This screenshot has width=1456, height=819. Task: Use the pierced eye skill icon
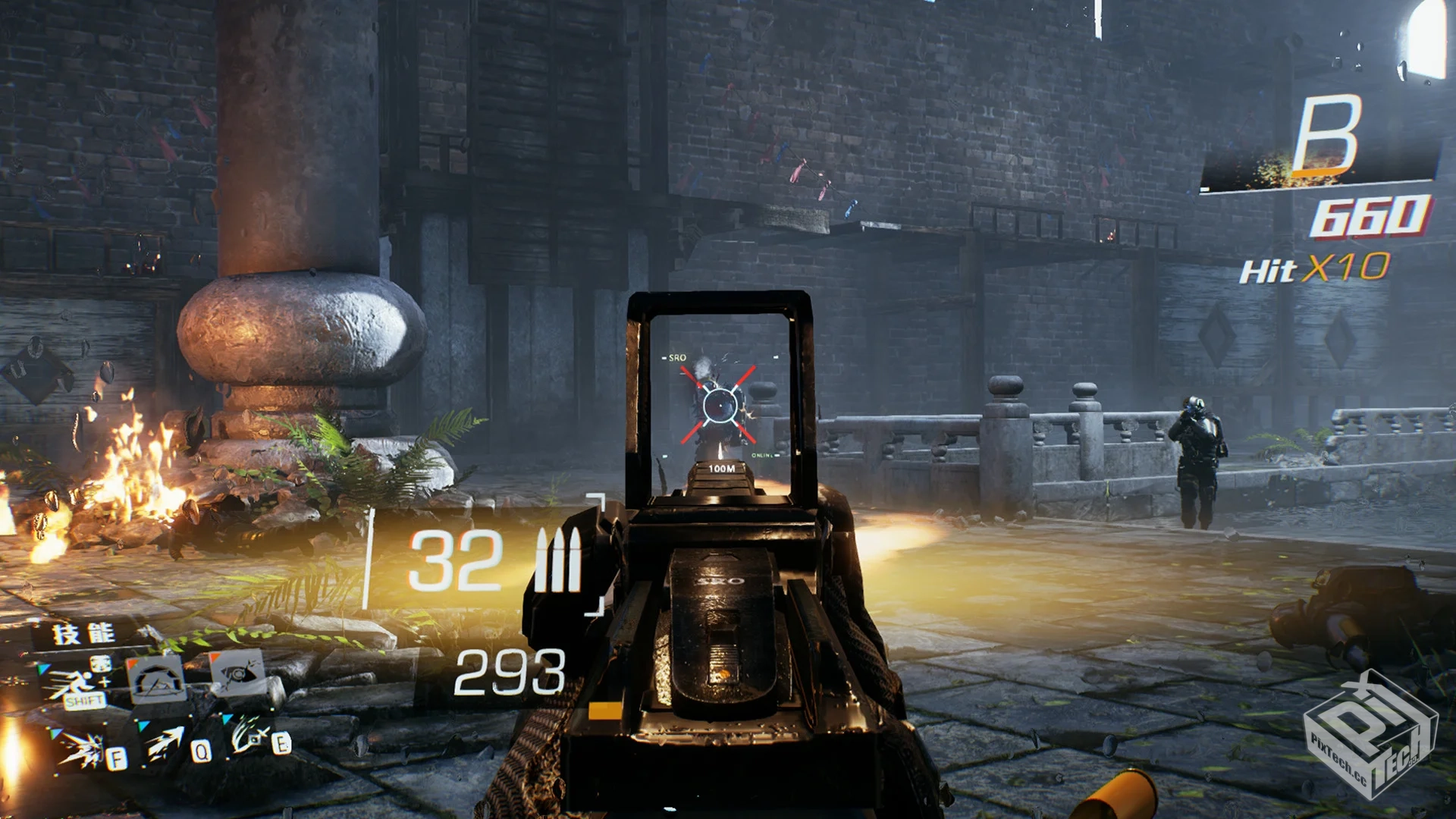tap(237, 673)
